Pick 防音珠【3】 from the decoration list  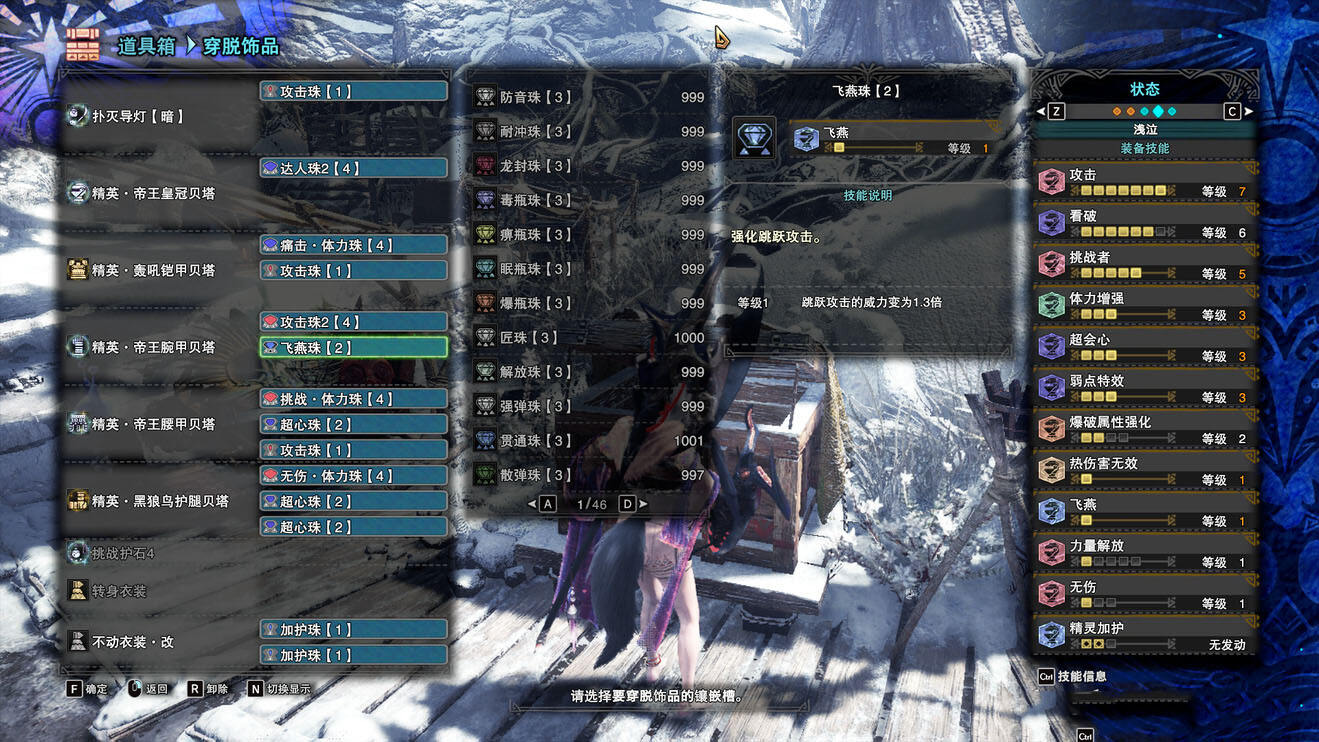[589, 97]
